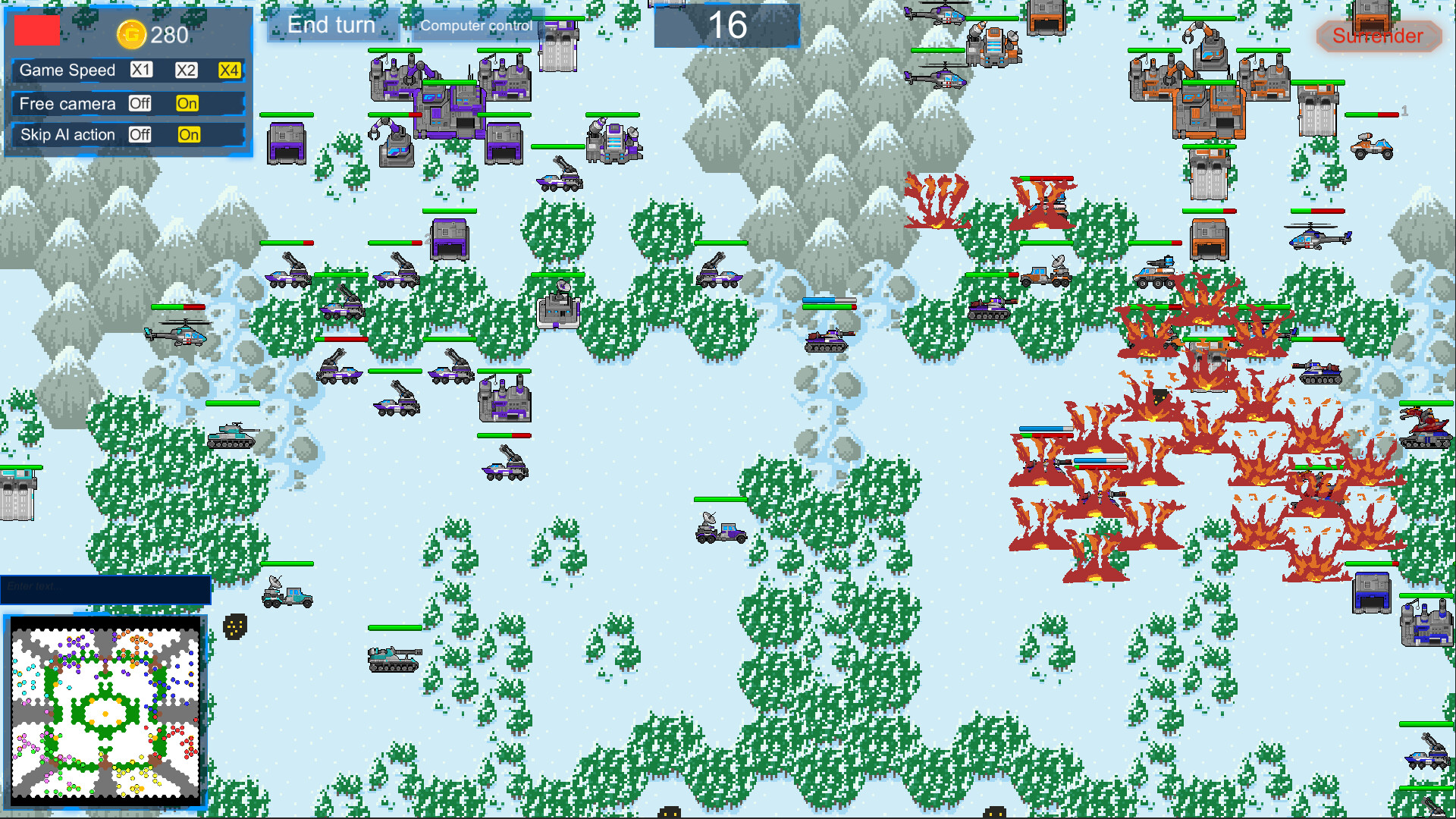
Task: Click the center of the minimap
Action: 104,711
